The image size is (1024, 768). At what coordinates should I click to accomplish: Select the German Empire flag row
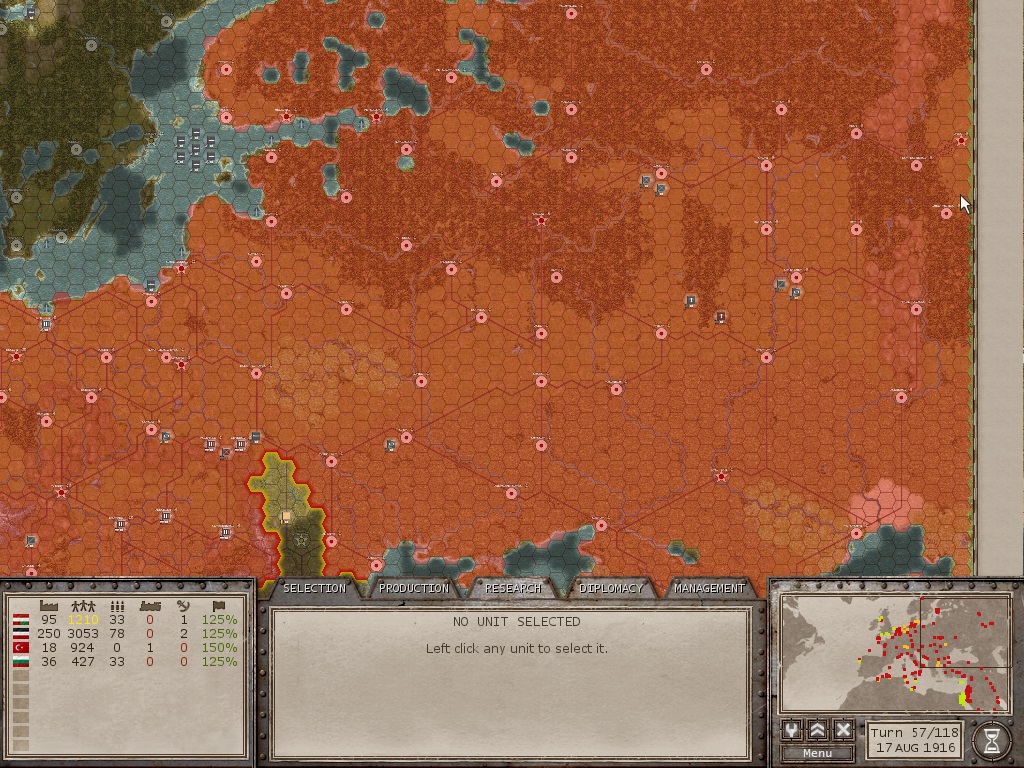tap(20, 634)
